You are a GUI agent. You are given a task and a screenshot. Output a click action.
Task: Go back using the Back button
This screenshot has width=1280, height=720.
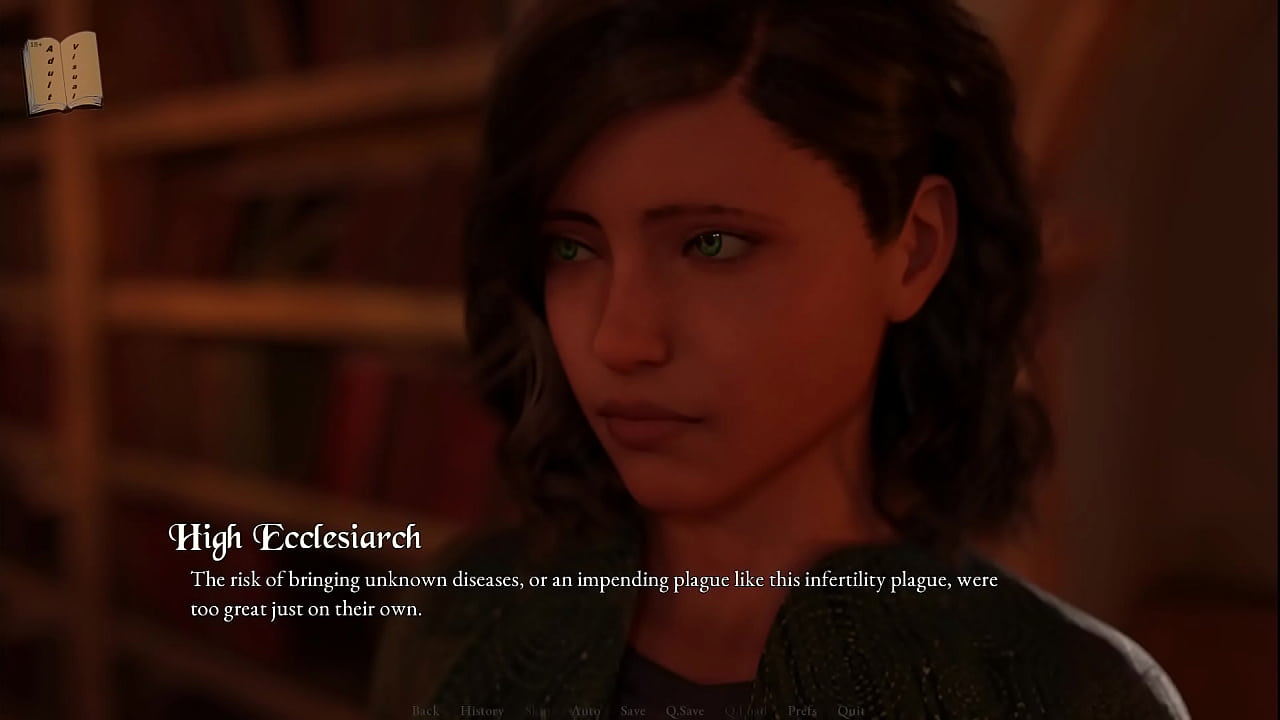425,711
